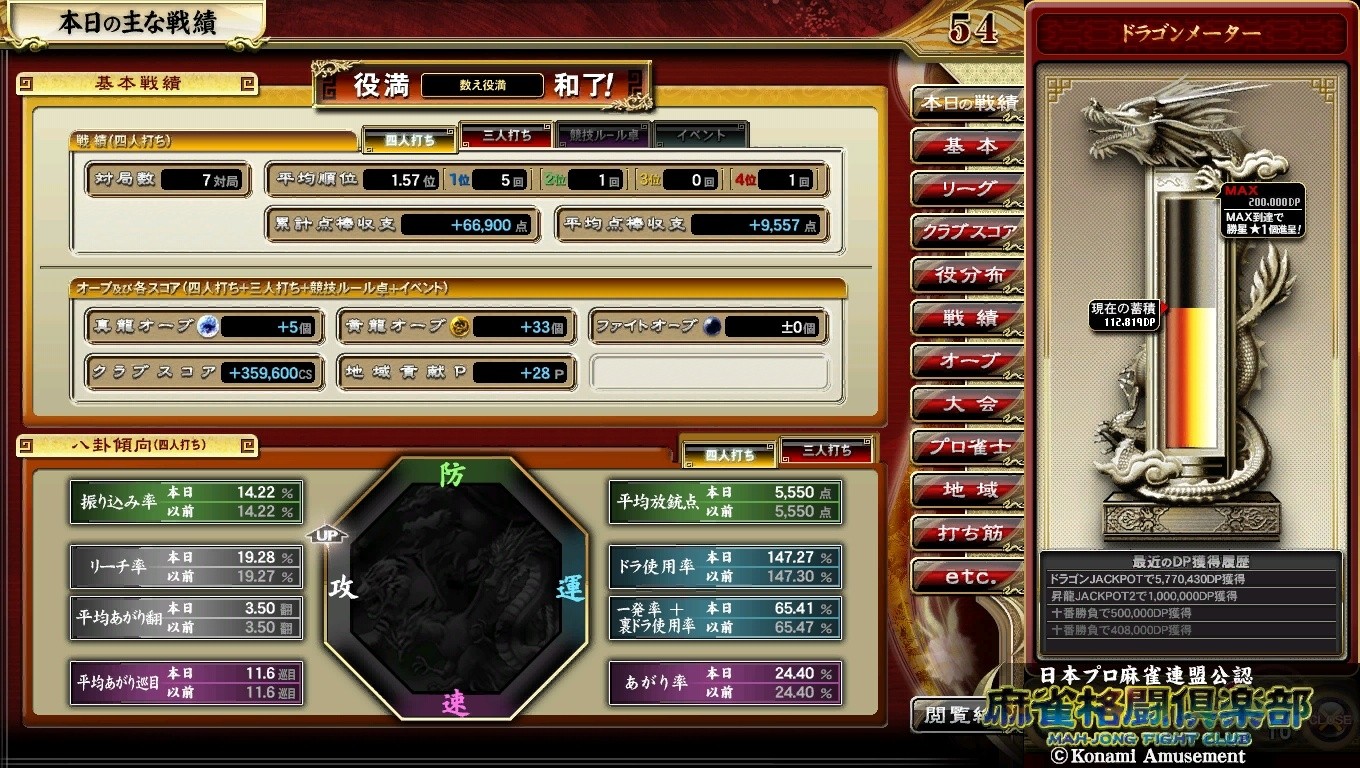Open 役分布 yaku distribution
This screenshot has width=1360, height=768.
coord(968,275)
